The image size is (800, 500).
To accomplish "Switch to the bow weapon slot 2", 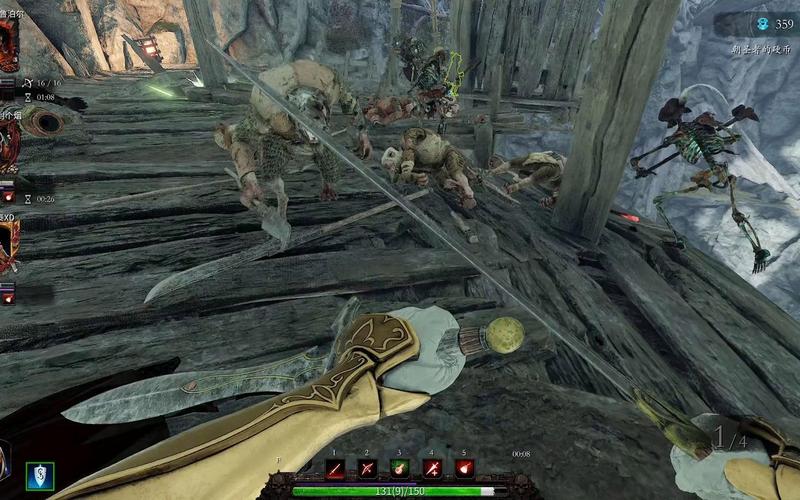I will (368, 468).
